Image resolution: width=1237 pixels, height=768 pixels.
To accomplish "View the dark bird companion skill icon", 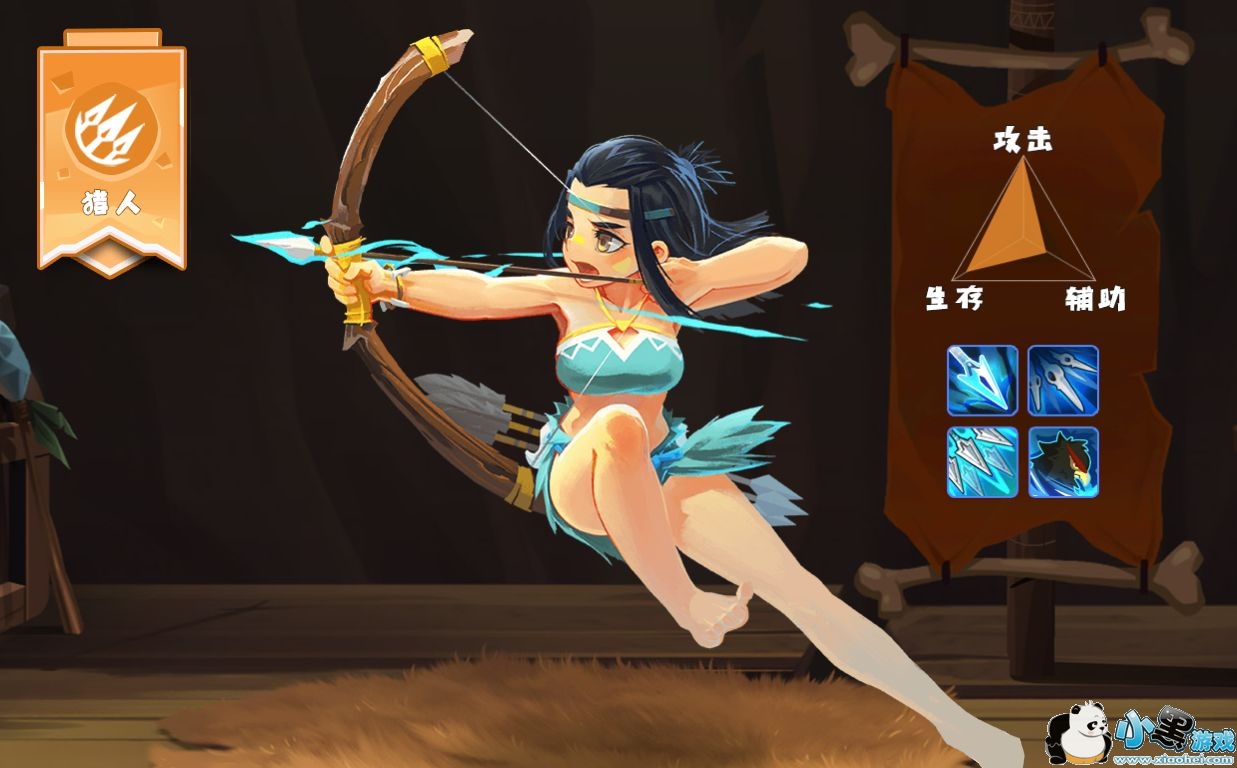I will pos(1063,462).
